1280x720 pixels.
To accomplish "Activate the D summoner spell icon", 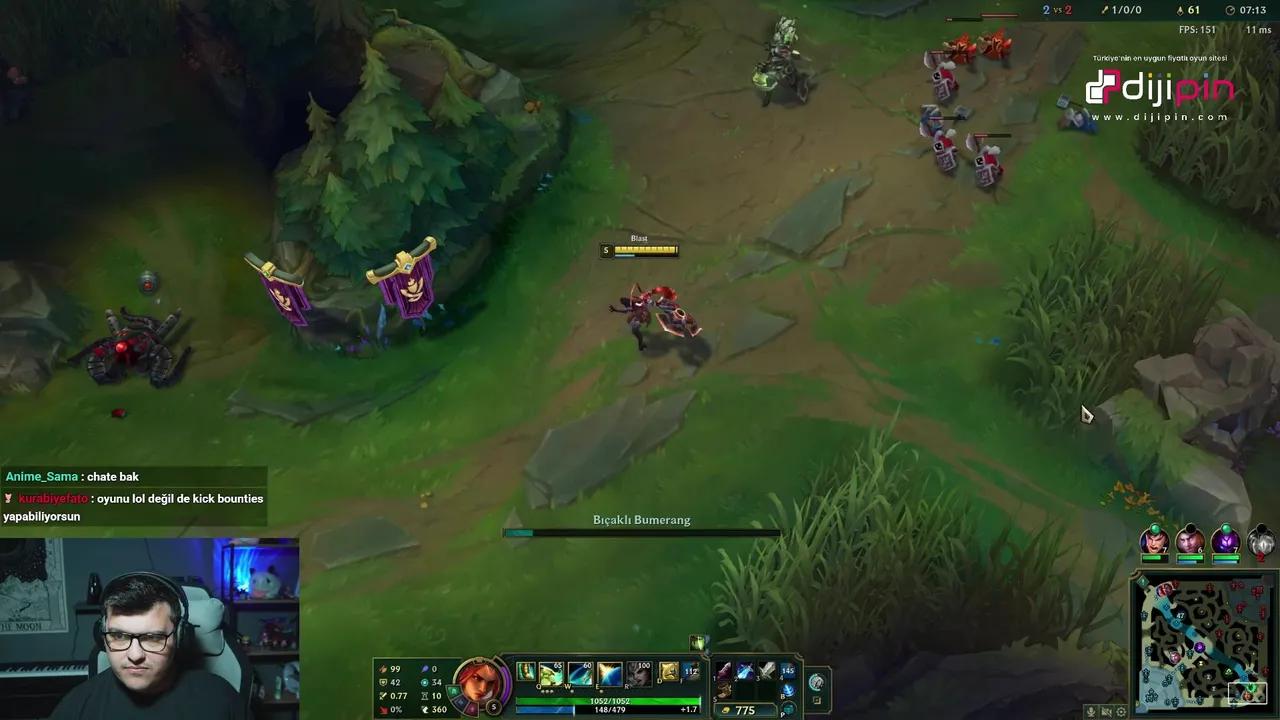I will (668, 672).
